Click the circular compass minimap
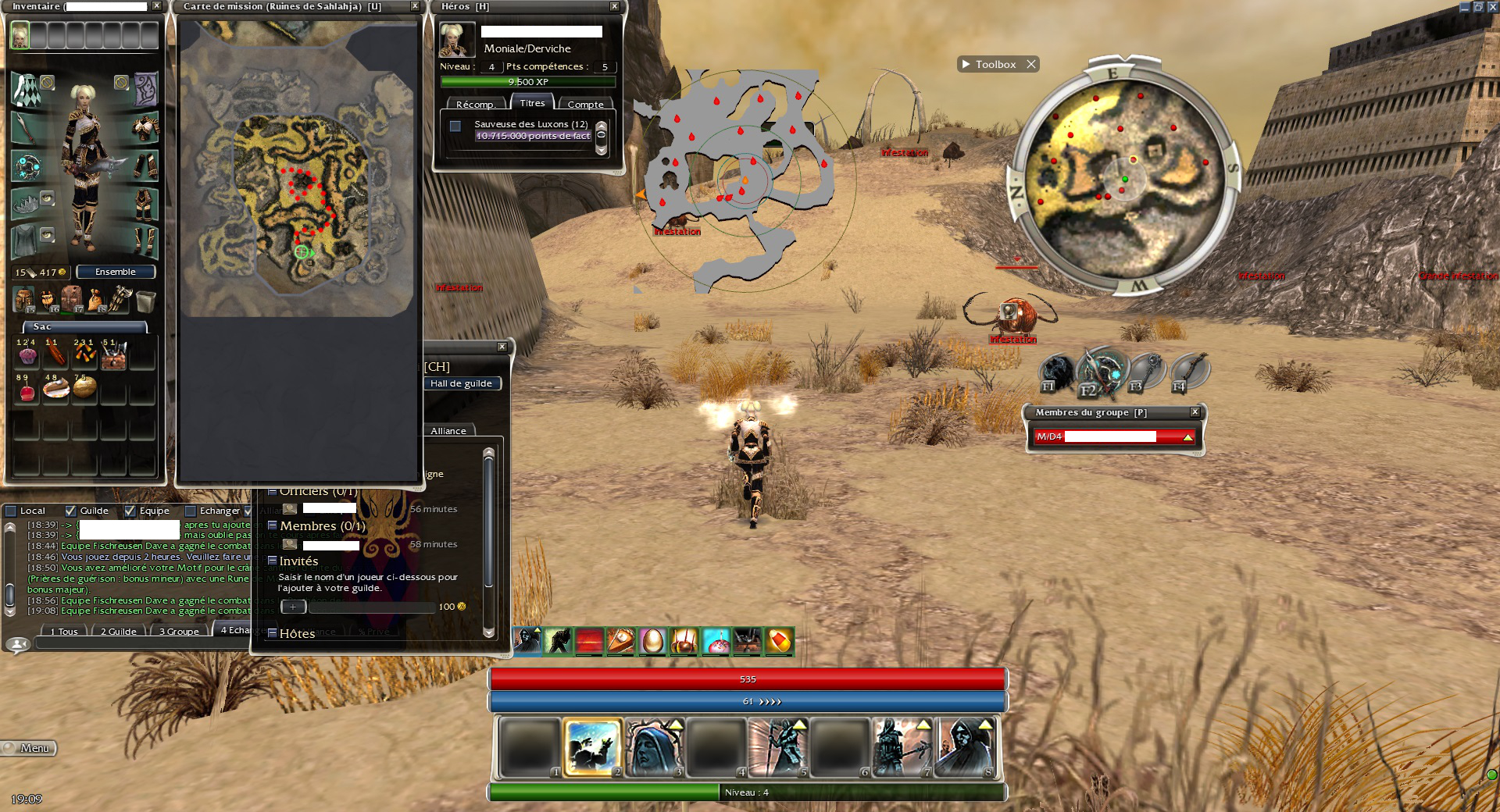 click(1124, 178)
